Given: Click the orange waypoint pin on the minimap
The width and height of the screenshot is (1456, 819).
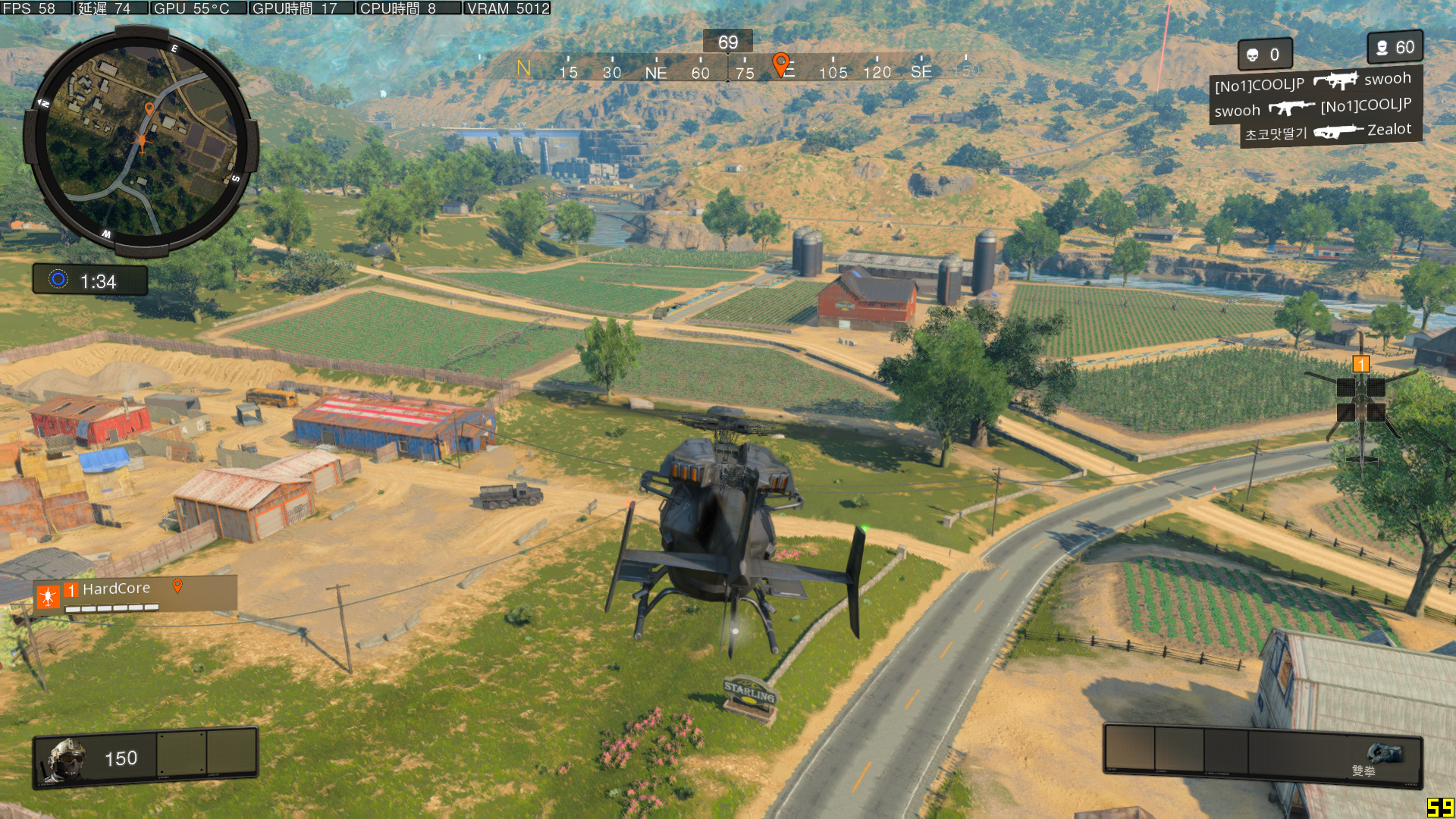Looking at the screenshot, I should 149,109.
